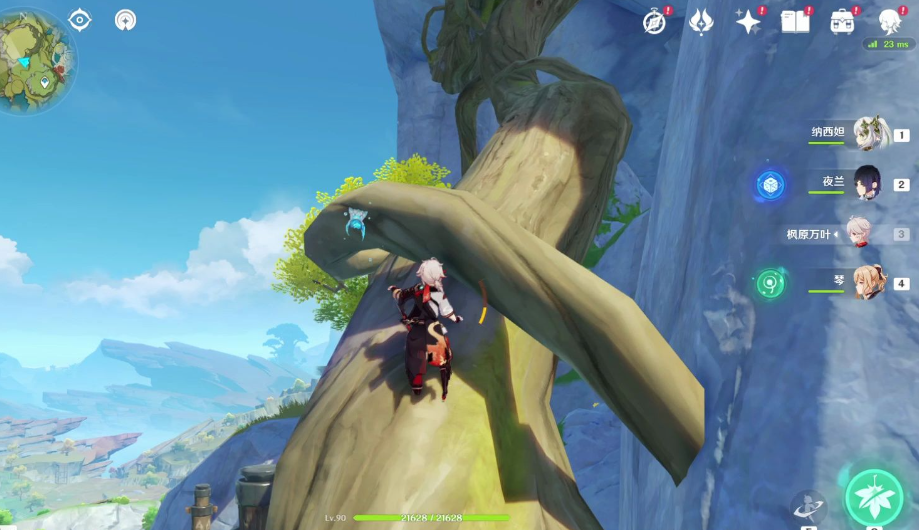This screenshot has height=530, width=919.
Task: Select 枫原万叶 in the party list
Action: click(x=858, y=233)
